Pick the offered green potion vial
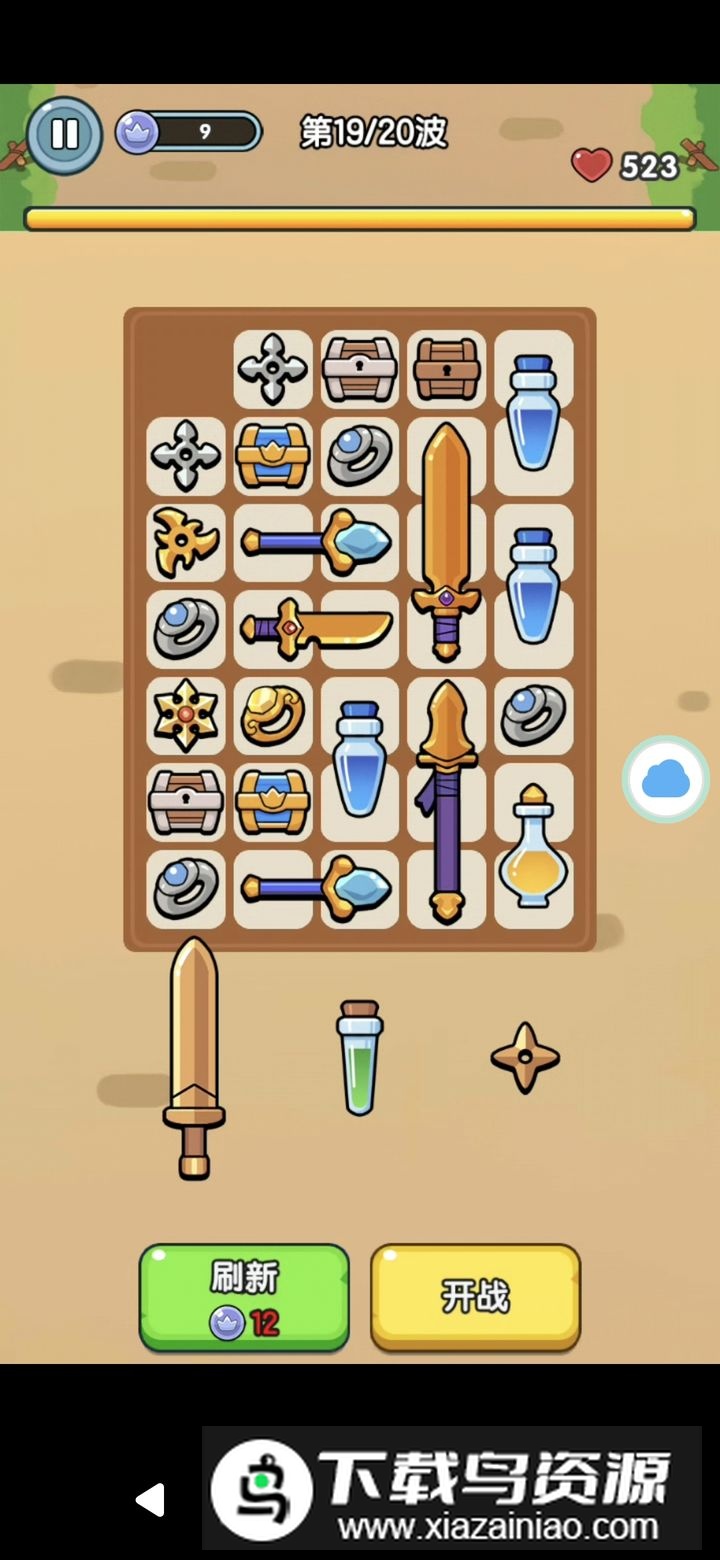The height and width of the screenshot is (1560, 720). [359, 1057]
